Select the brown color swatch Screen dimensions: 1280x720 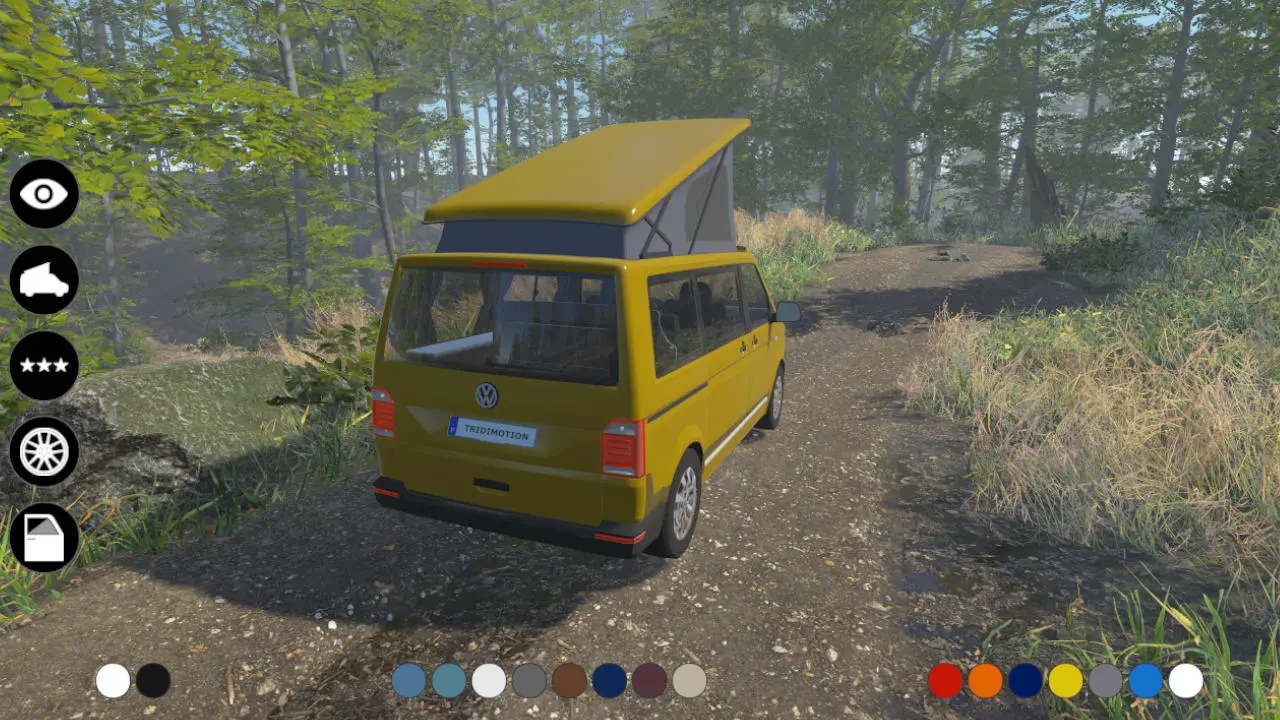click(x=569, y=681)
